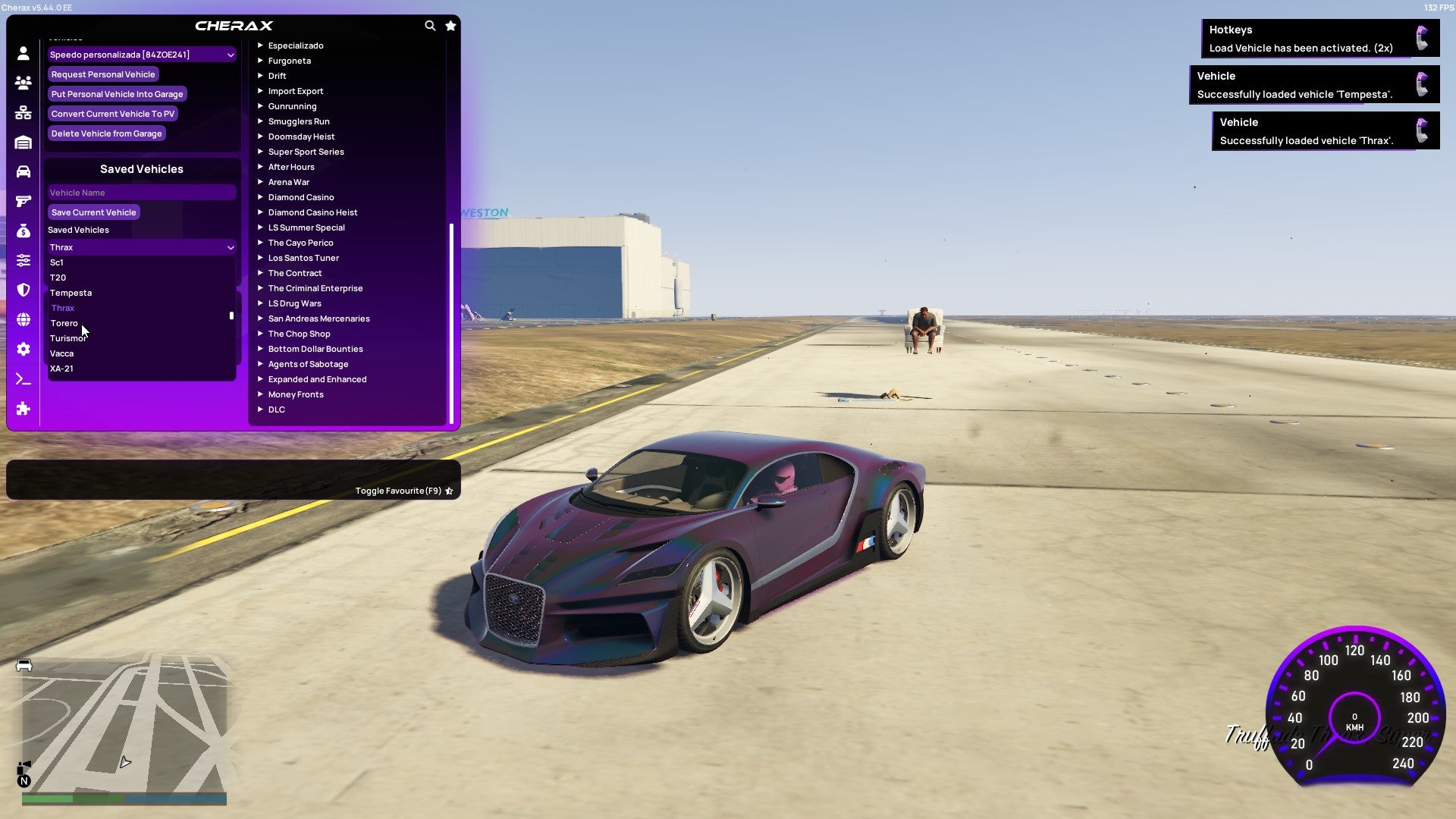Open the Terminal console icon
This screenshot has width=1456, height=819.
tap(23, 379)
